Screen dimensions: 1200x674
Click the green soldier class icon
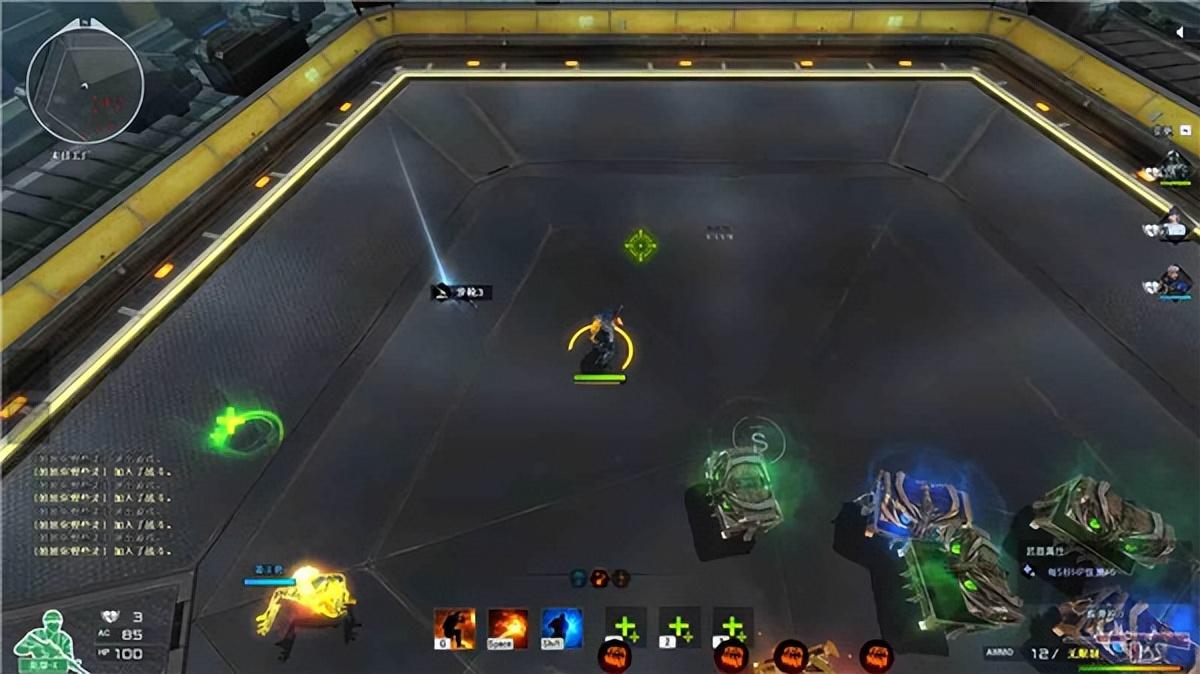coord(41,638)
